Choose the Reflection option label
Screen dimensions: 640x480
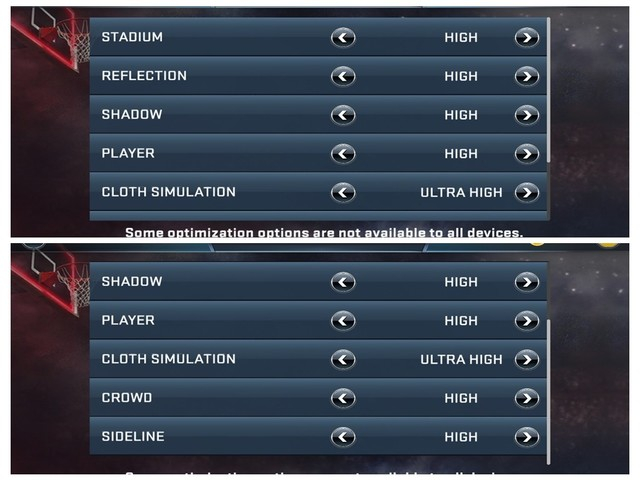coord(144,76)
